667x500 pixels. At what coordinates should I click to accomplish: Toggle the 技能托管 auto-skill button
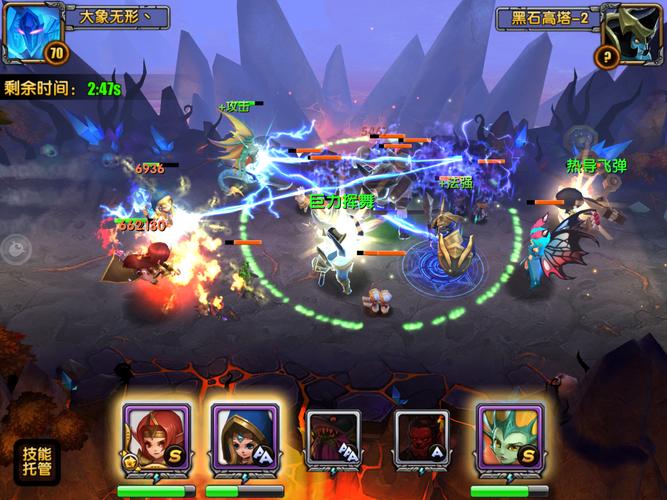pyautogui.click(x=36, y=460)
